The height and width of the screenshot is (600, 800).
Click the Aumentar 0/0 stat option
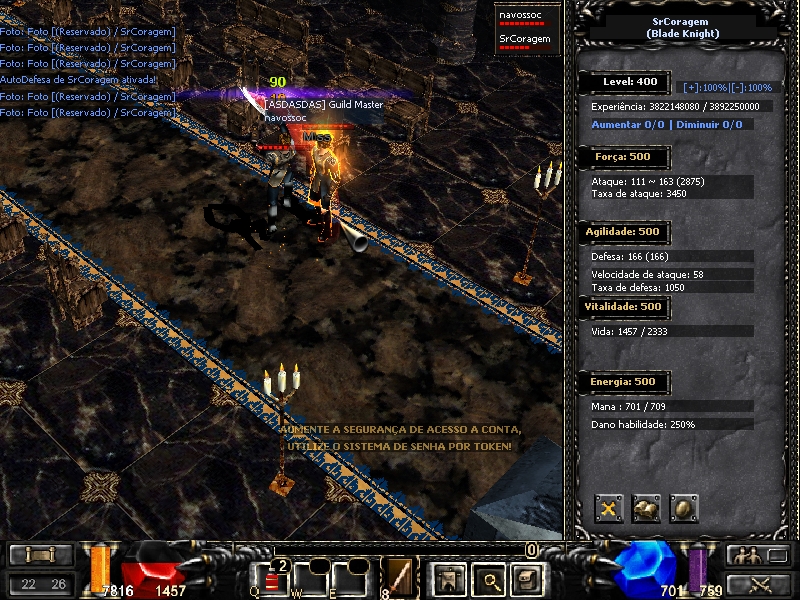(x=627, y=125)
